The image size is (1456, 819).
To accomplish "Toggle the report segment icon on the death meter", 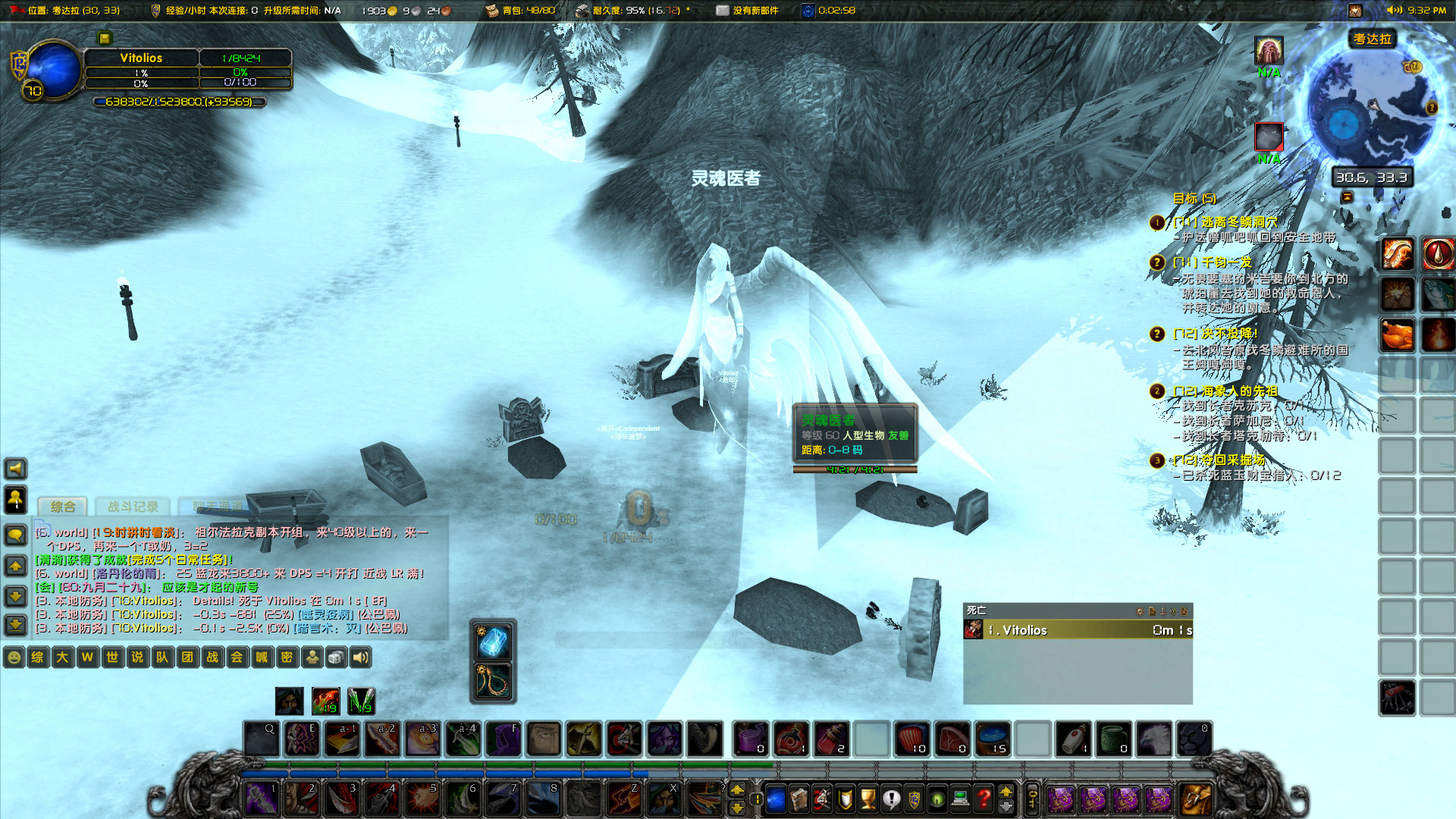I will click(1152, 611).
